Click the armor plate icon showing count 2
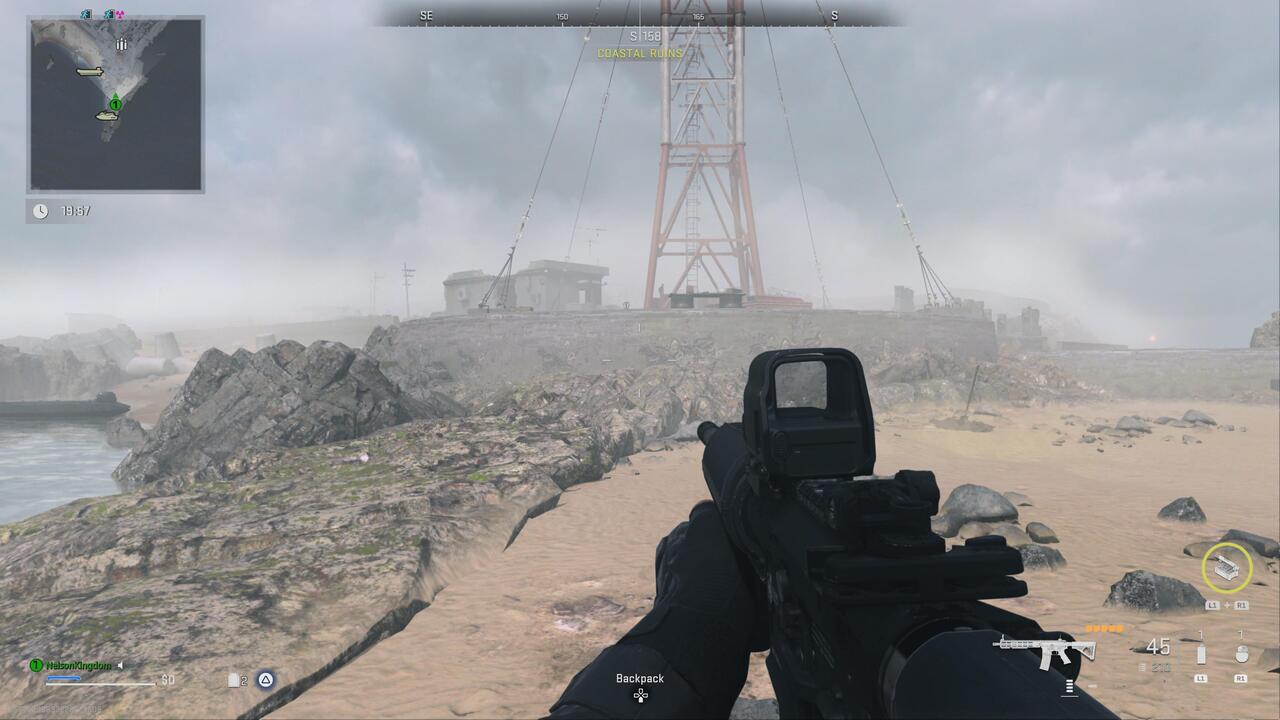 tap(233, 680)
